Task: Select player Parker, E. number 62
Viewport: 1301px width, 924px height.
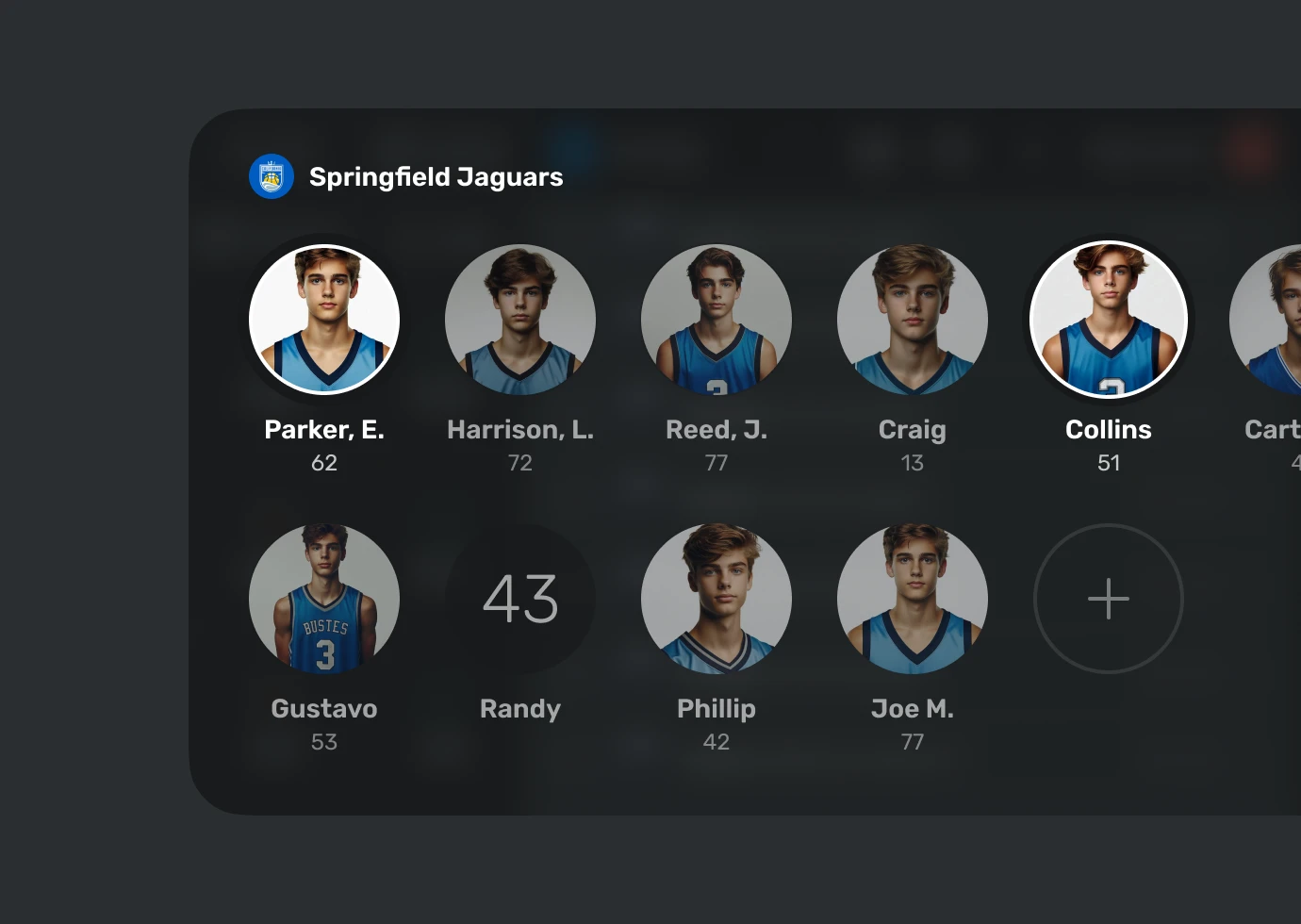Action: [324, 320]
